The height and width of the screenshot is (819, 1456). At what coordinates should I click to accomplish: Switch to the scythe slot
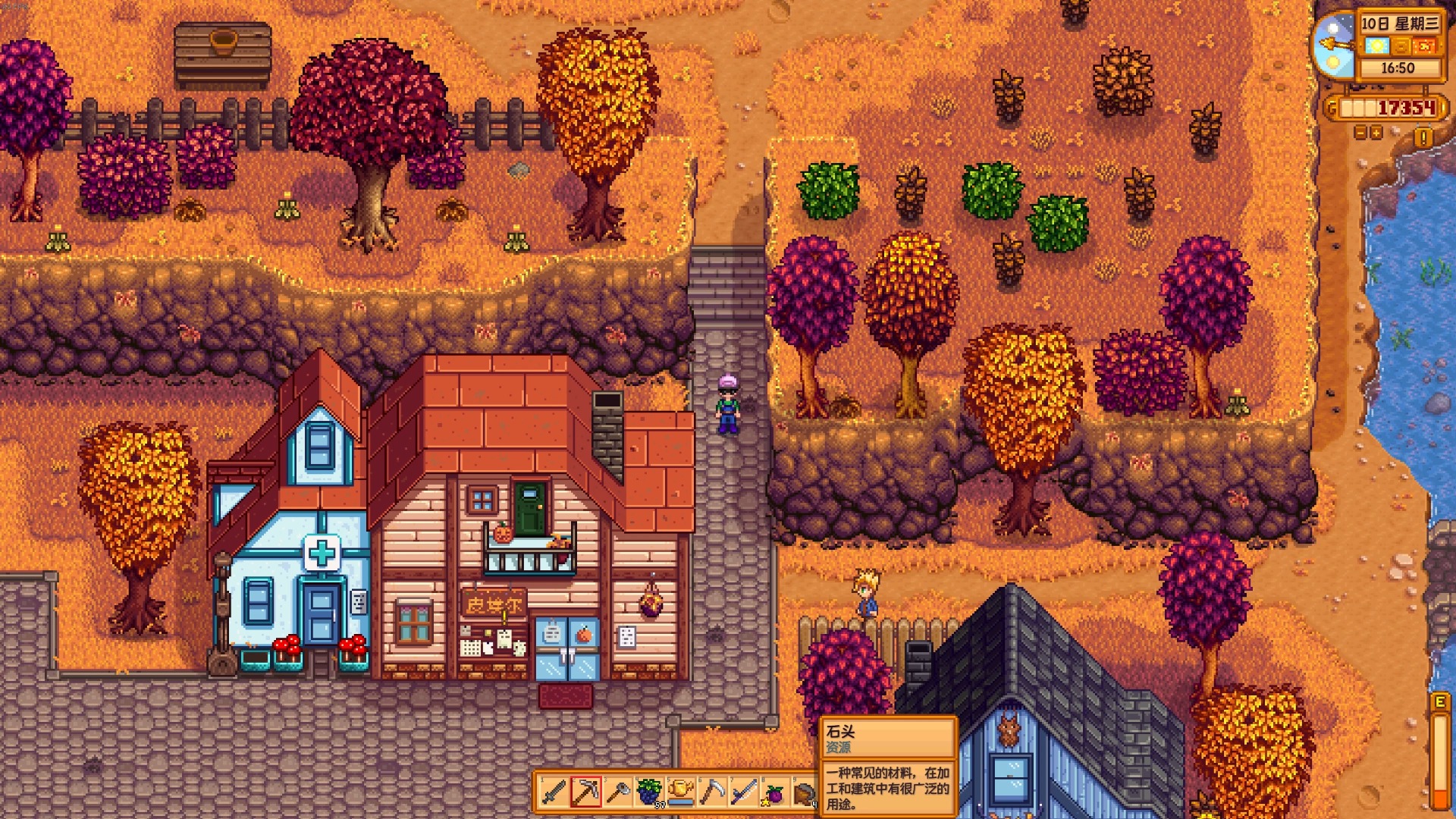pyautogui.click(x=712, y=792)
